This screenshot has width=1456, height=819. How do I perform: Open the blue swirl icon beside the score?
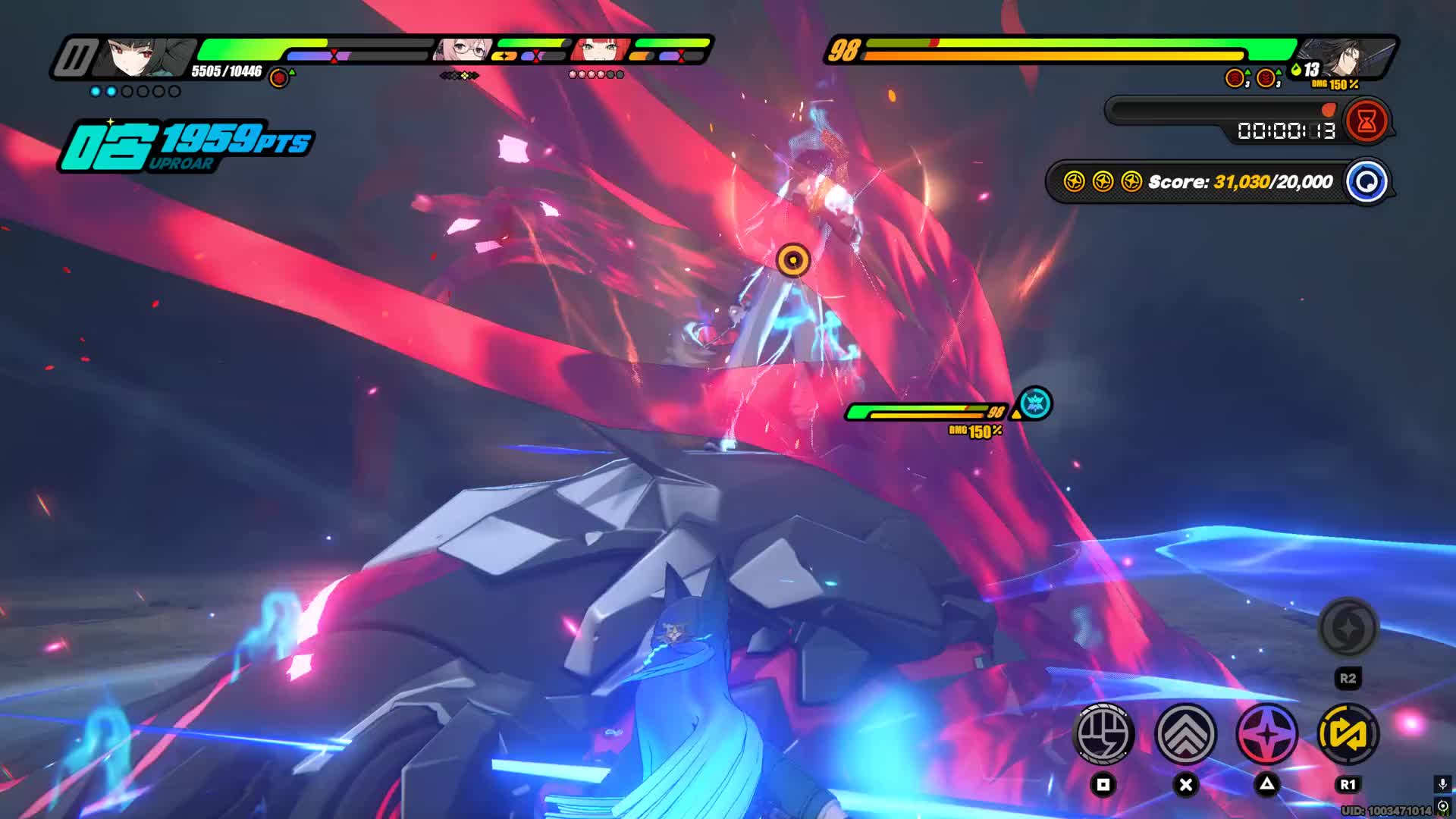(1367, 182)
